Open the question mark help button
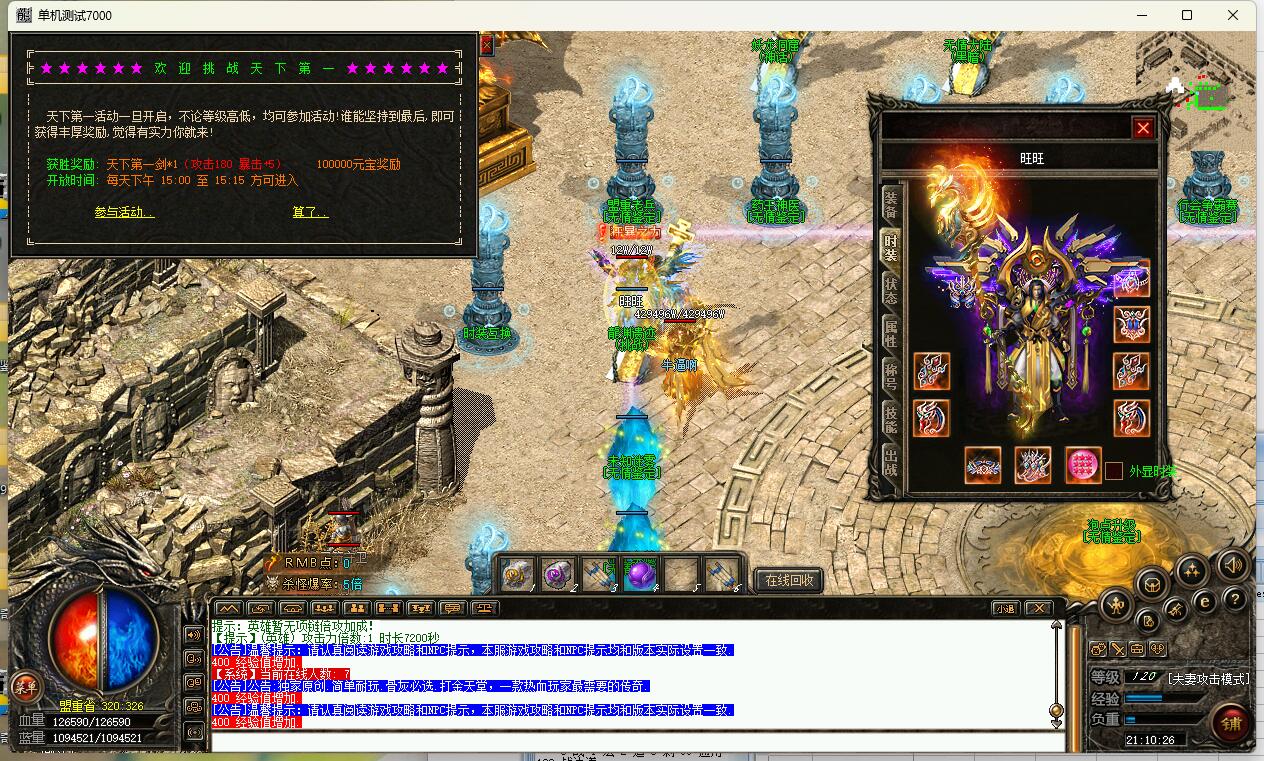1264x761 pixels. point(1235,599)
